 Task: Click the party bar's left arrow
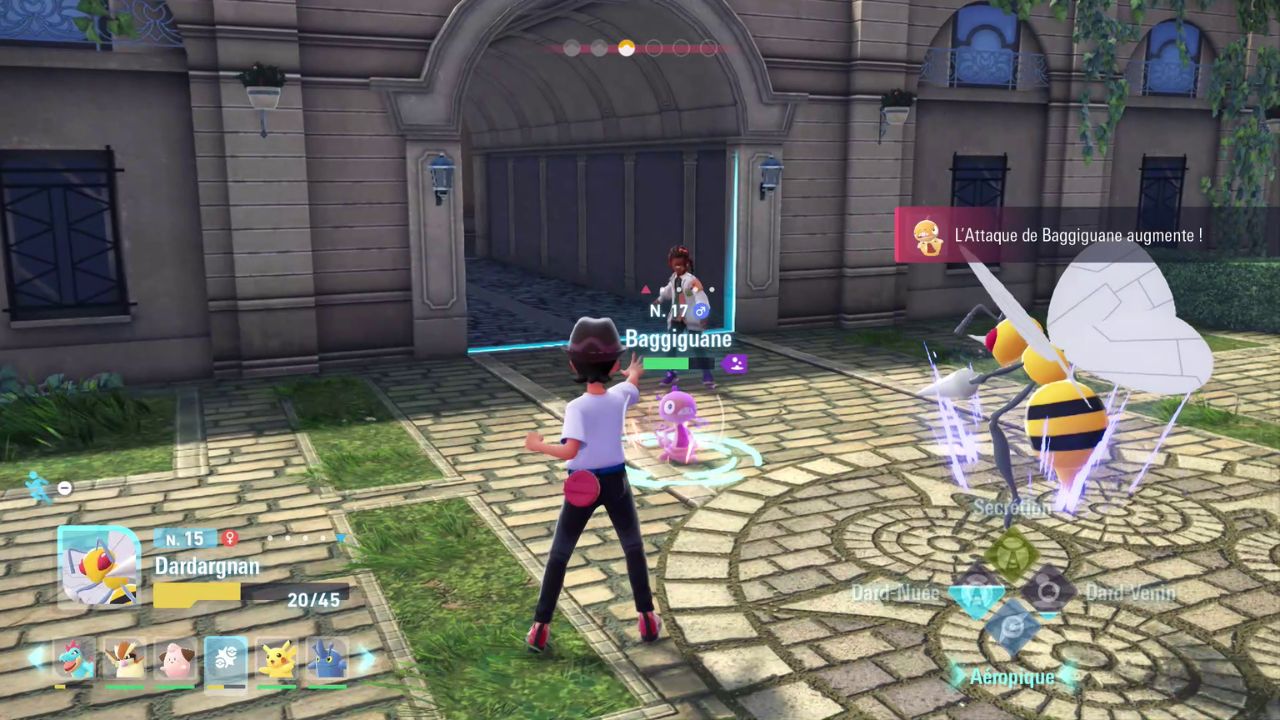pyautogui.click(x=36, y=658)
